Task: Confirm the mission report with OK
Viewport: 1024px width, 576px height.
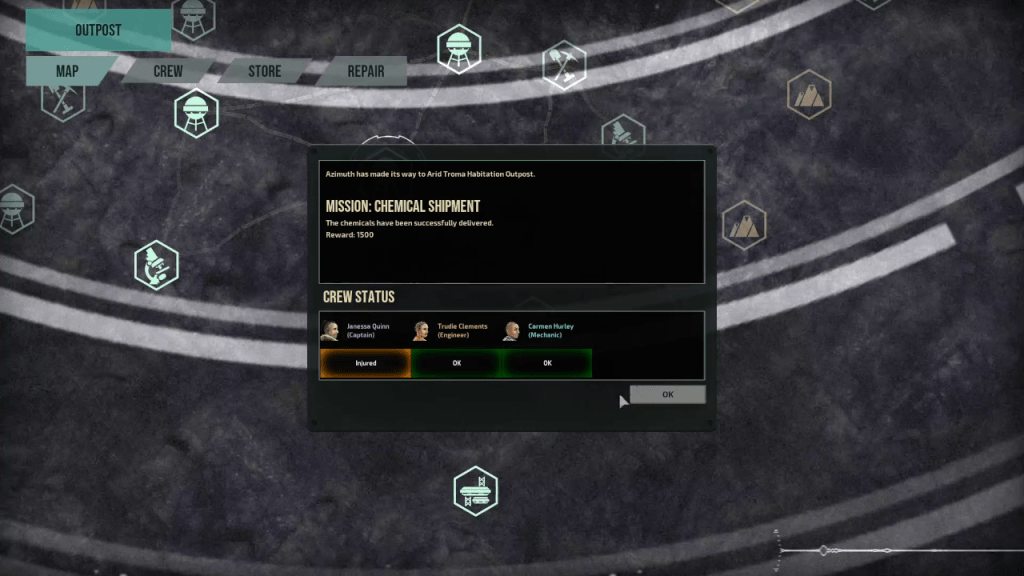Action: coord(667,395)
